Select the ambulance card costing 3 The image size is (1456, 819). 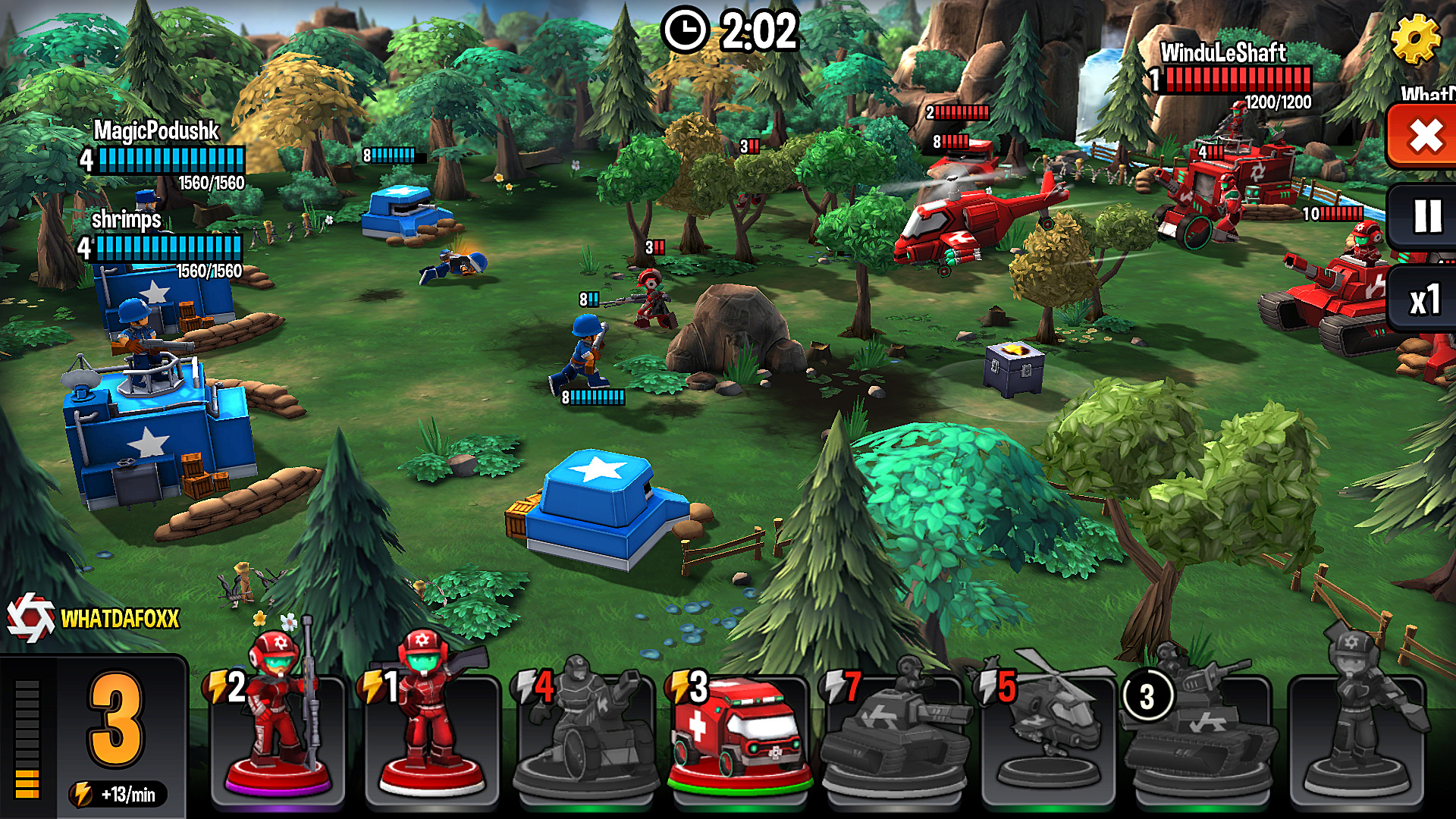739,732
